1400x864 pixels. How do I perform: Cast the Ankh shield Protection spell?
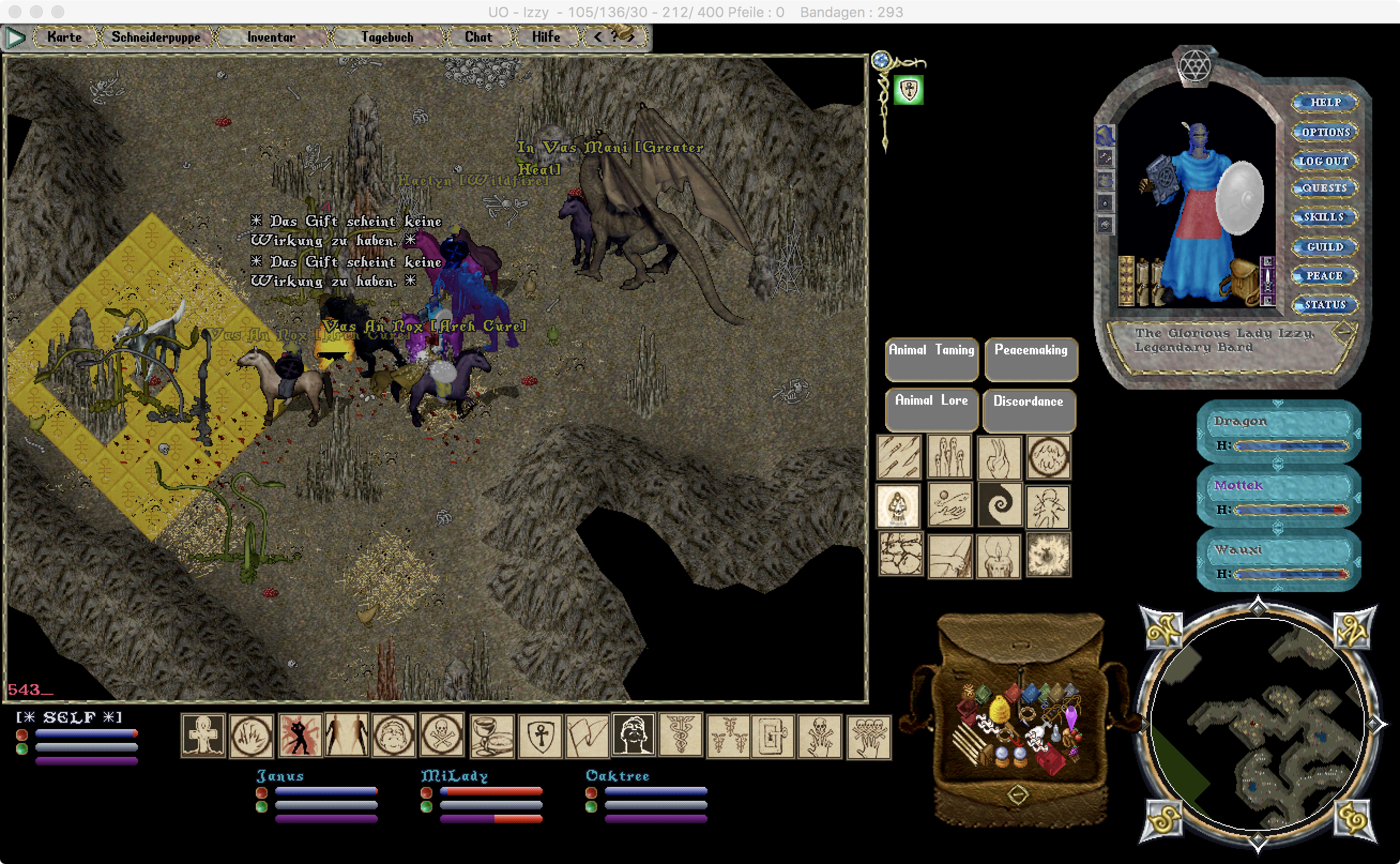click(543, 736)
